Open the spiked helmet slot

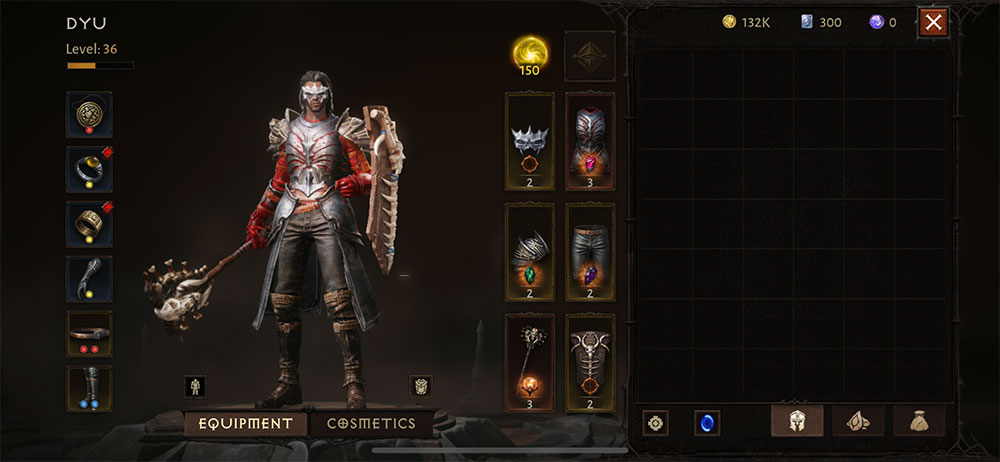click(530, 141)
